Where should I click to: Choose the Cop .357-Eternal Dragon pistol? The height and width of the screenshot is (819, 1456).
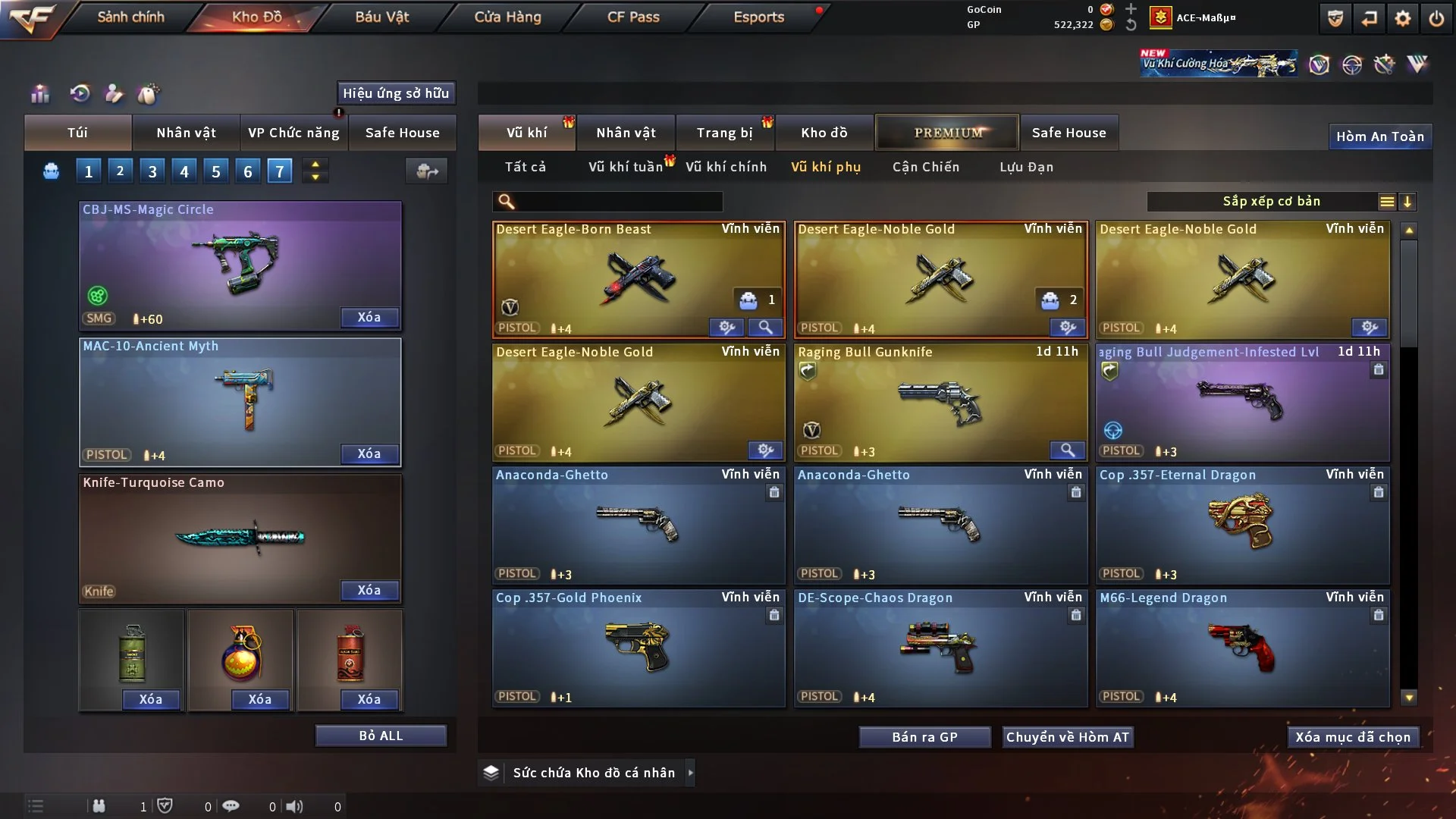1242,524
